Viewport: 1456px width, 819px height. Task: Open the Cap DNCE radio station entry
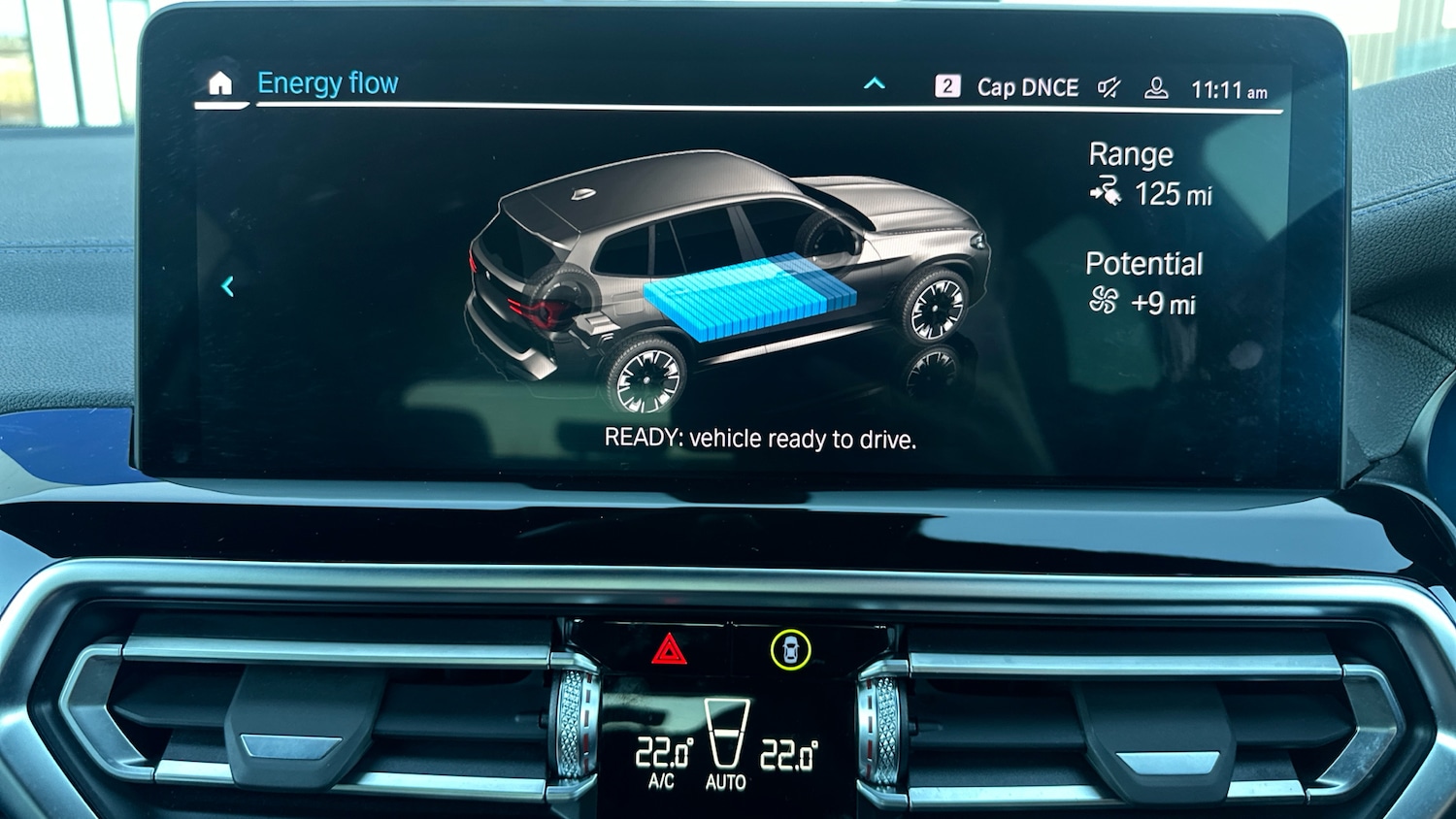click(1027, 87)
